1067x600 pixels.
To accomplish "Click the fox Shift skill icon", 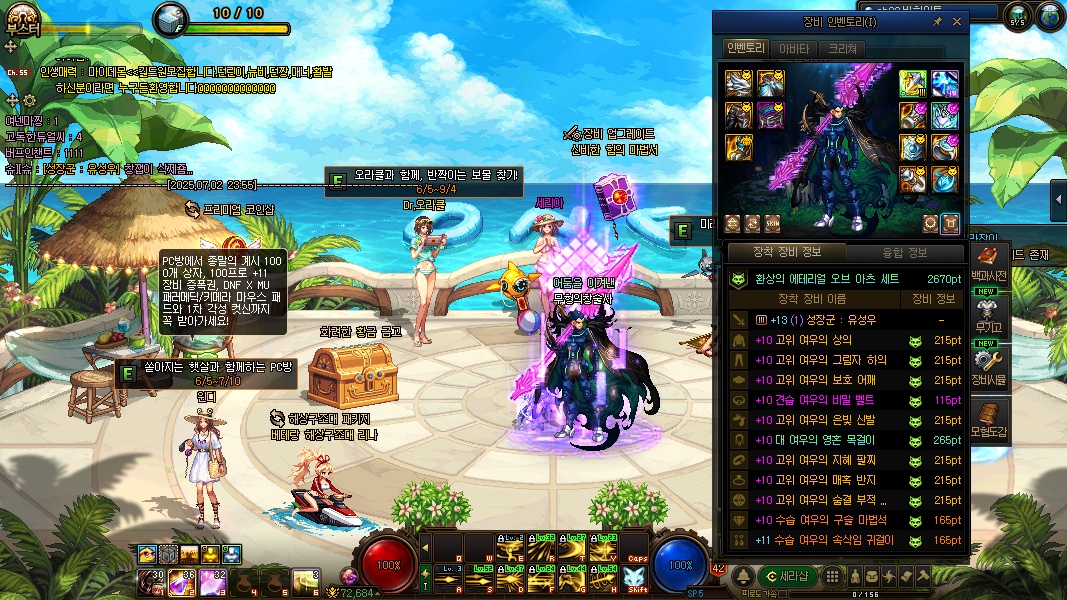I will pyautogui.click(x=636, y=577).
